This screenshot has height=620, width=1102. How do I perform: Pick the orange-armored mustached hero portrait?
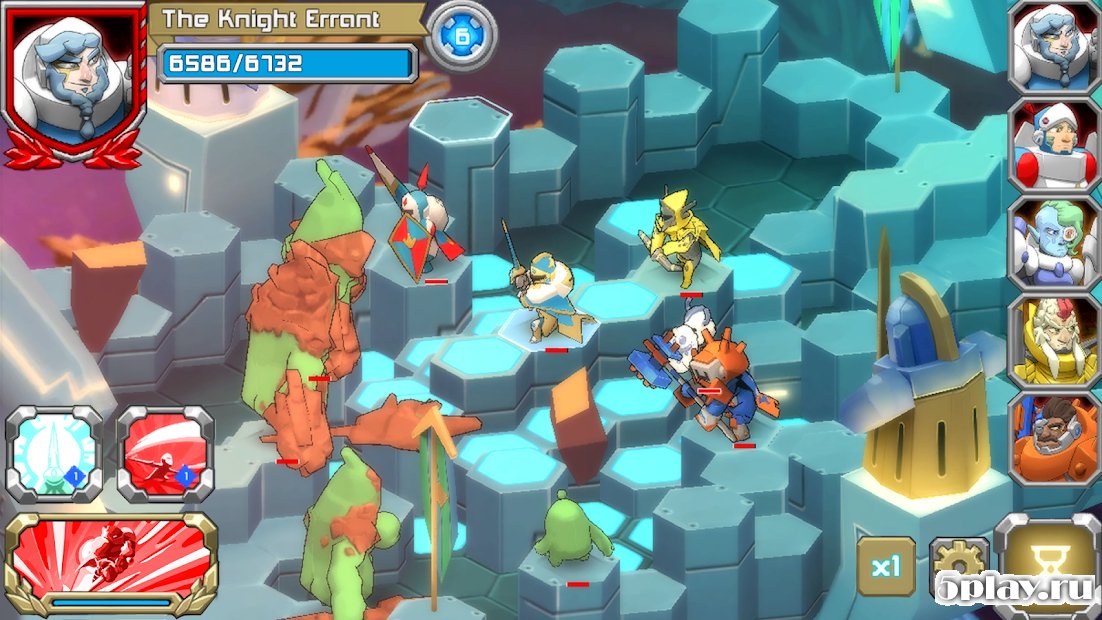[1052, 438]
